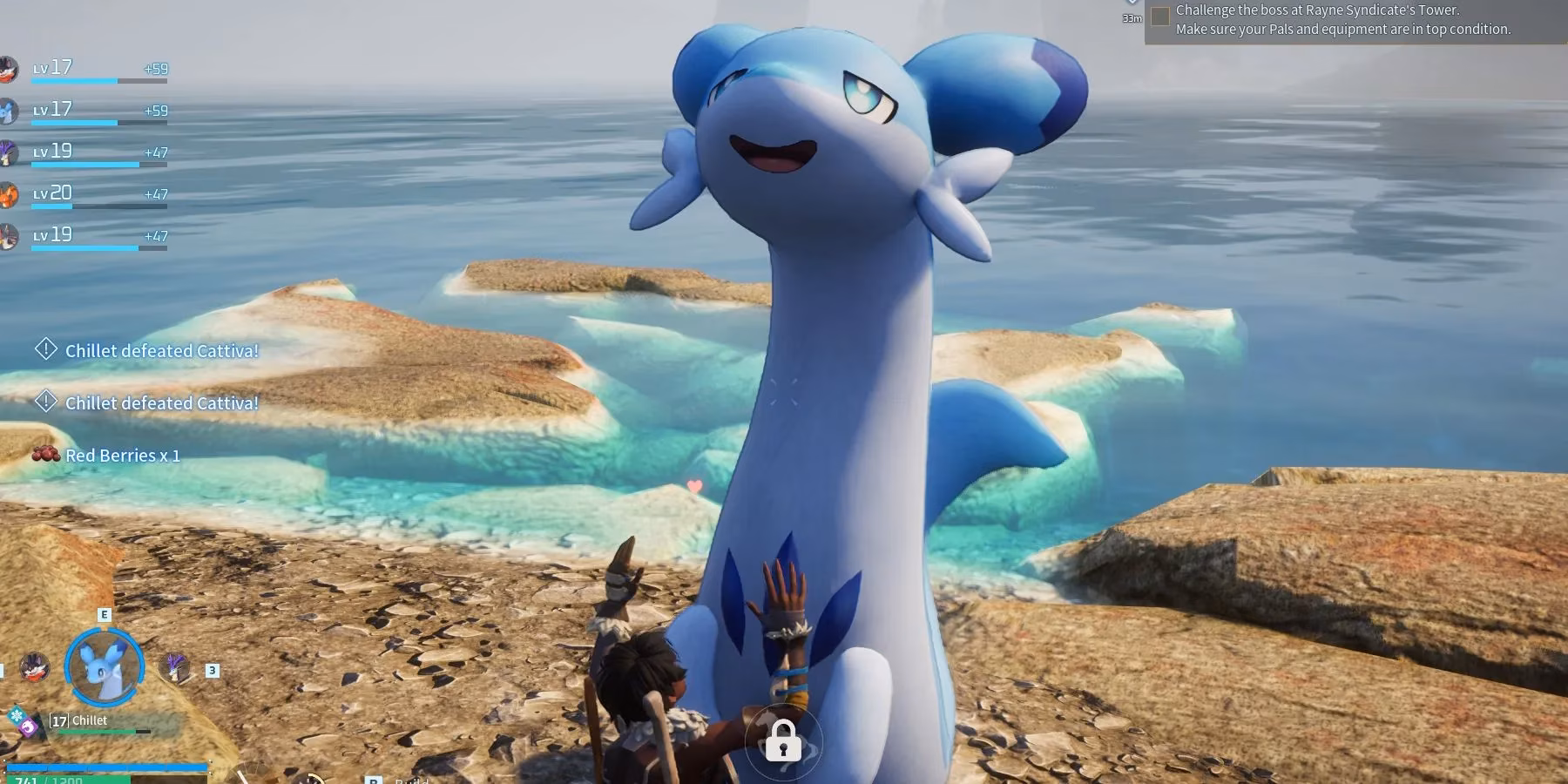Select the blue Chillet portrait in the party list
Image resolution: width=1568 pixels, height=784 pixels.
pyautogui.click(x=8, y=111)
